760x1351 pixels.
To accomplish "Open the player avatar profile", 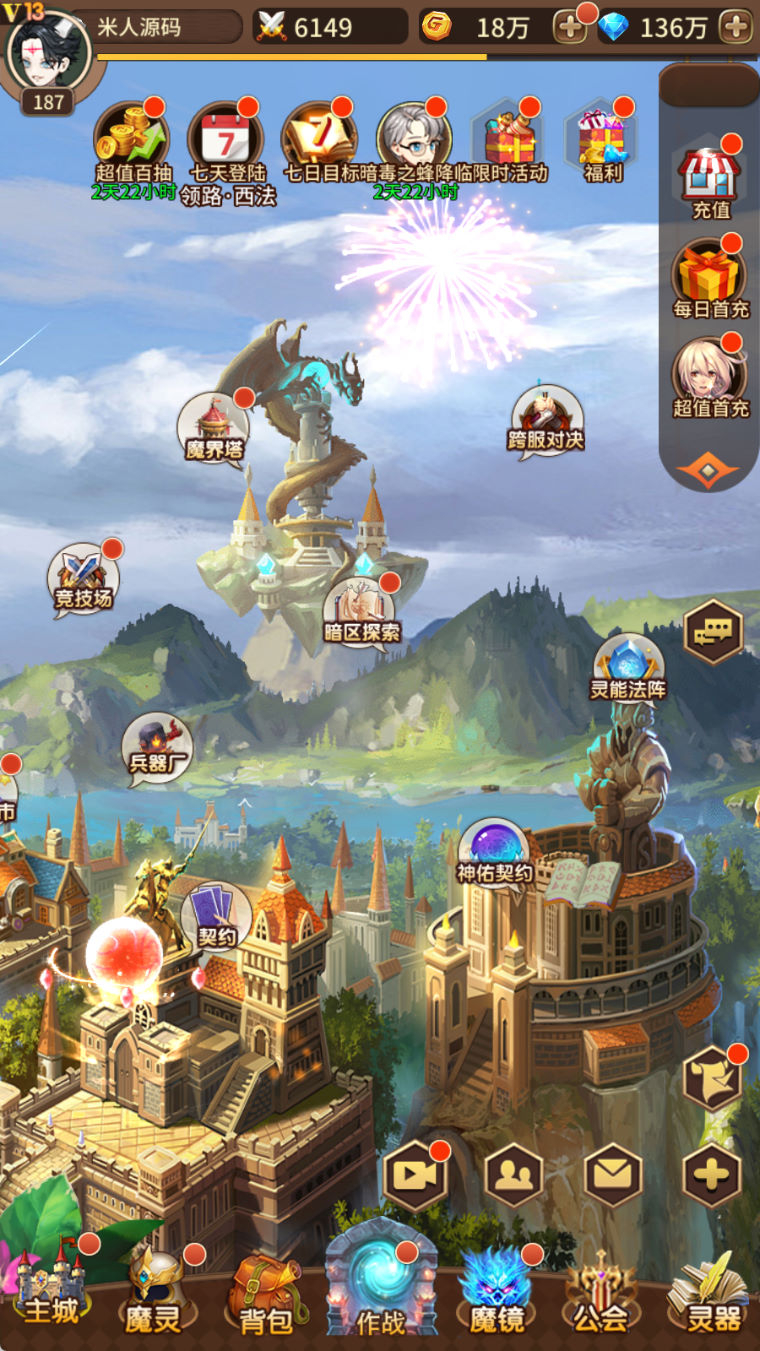I will click(46, 50).
